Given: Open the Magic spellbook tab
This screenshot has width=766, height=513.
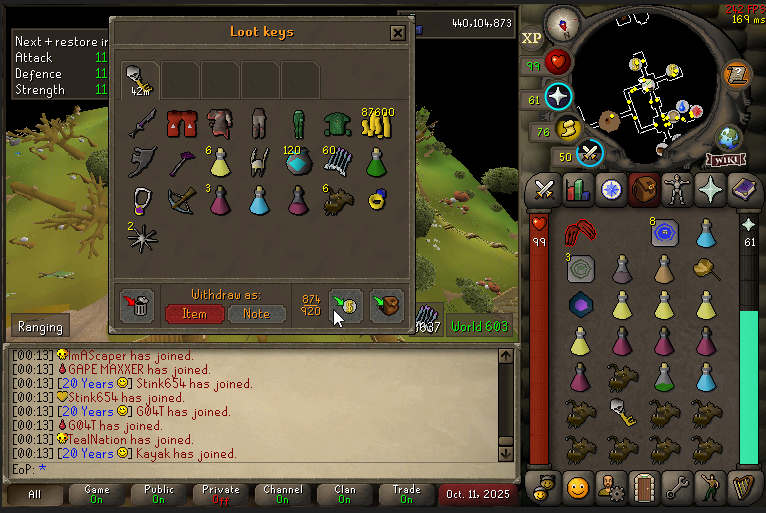Looking at the screenshot, I should (746, 189).
